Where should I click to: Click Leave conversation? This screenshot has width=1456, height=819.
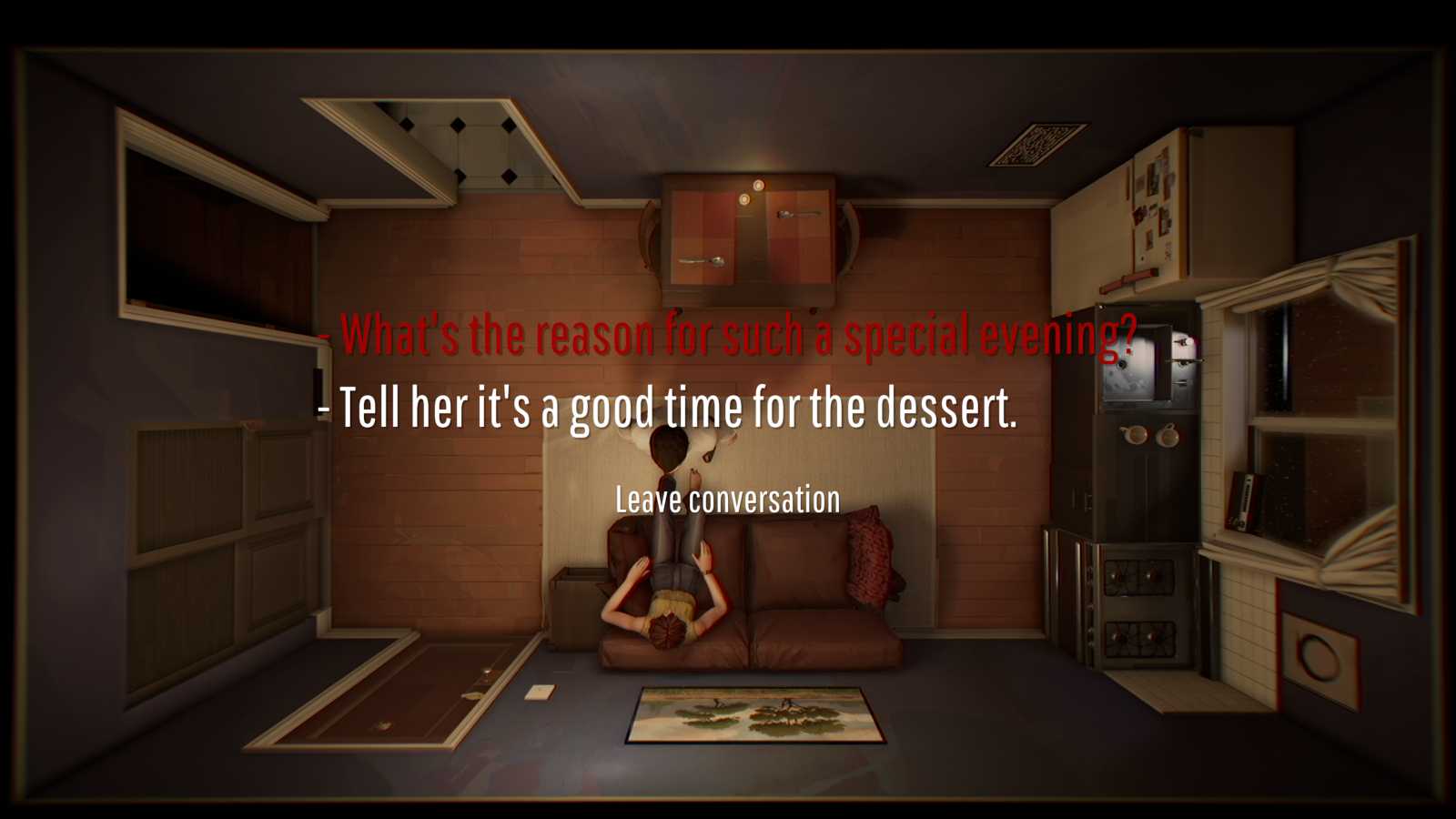pos(727,499)
